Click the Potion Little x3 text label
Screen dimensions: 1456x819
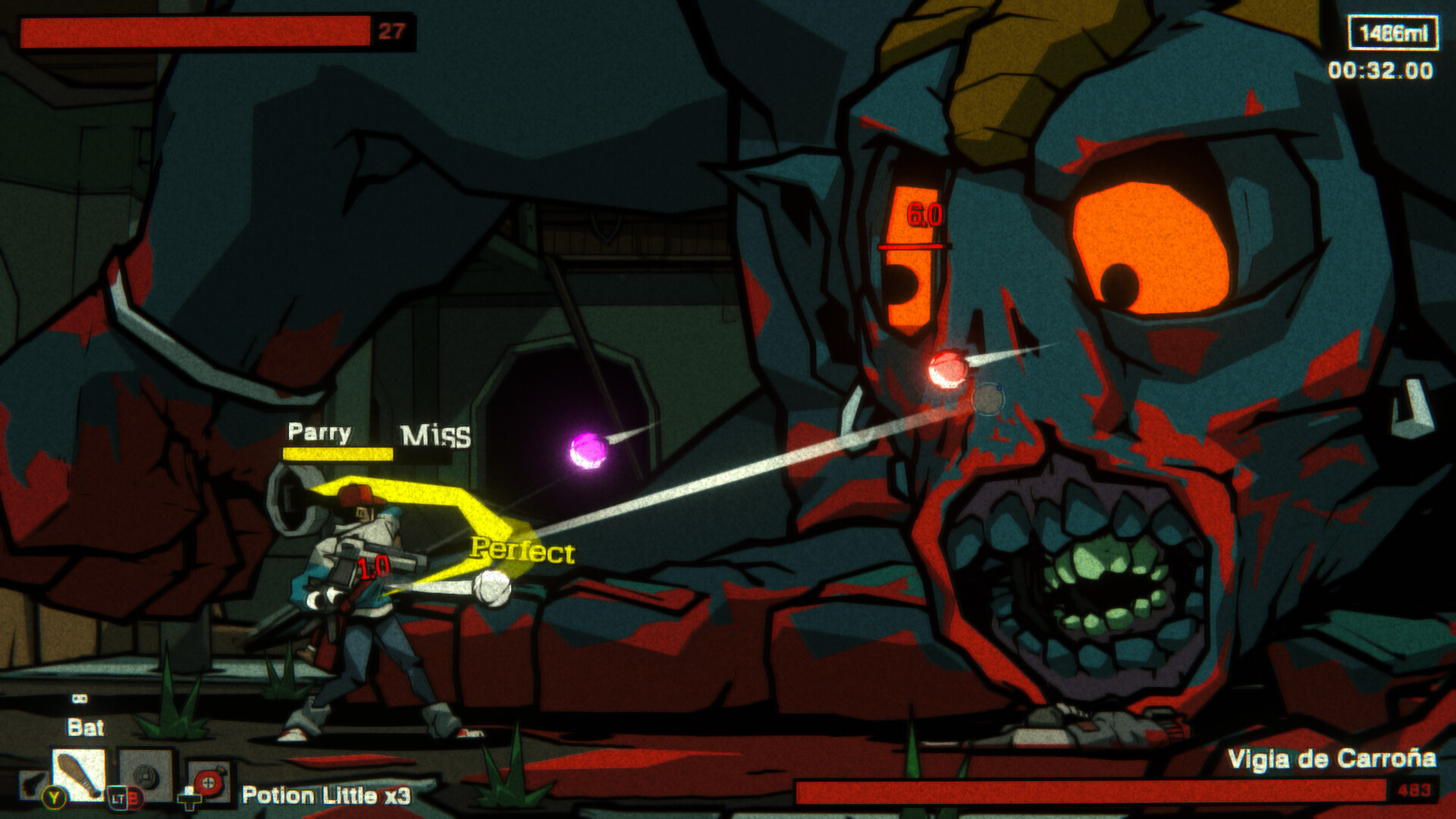[x=328, y=795]
